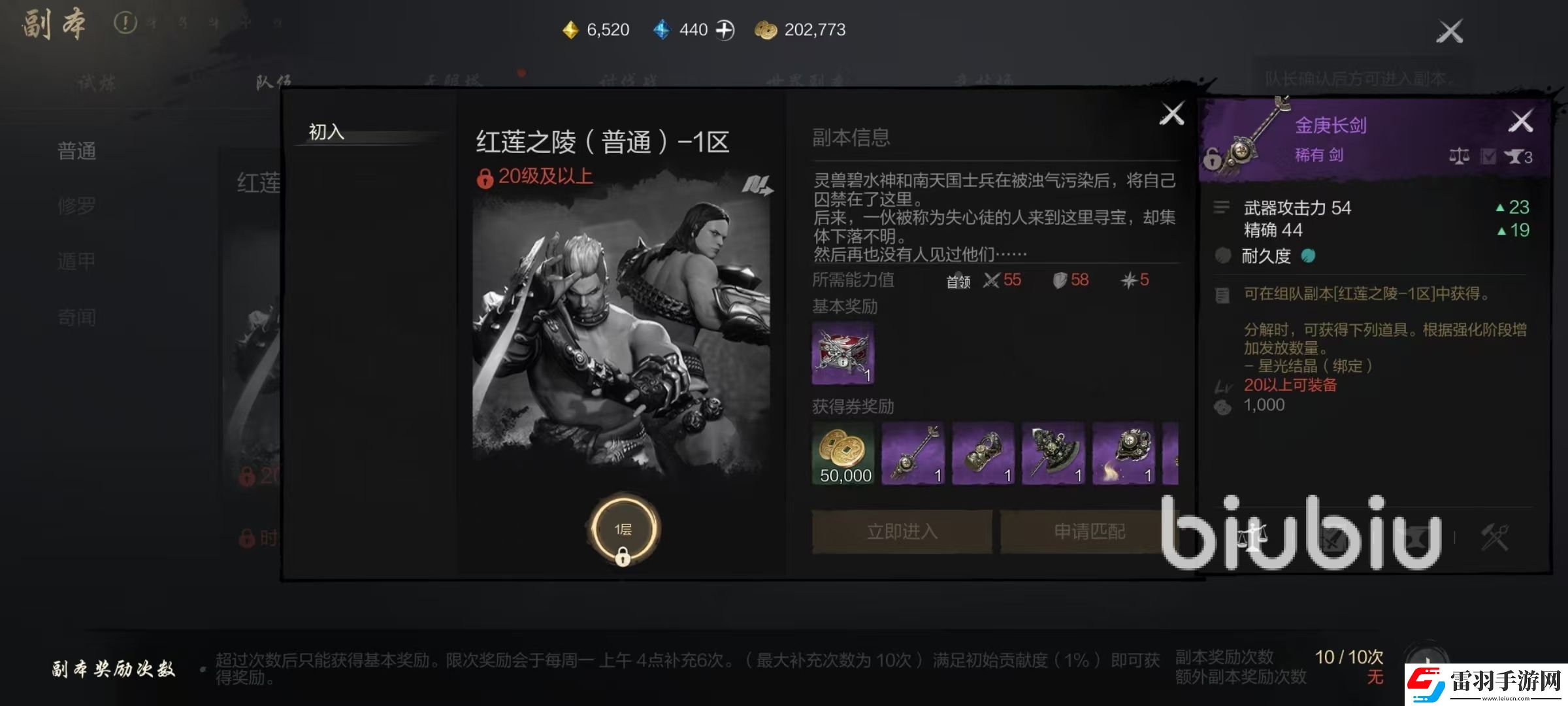The width and height of the screenshot is (1568, 706).
Task: Open the 修罗 category in left sidebar
Action: [78, 205]
